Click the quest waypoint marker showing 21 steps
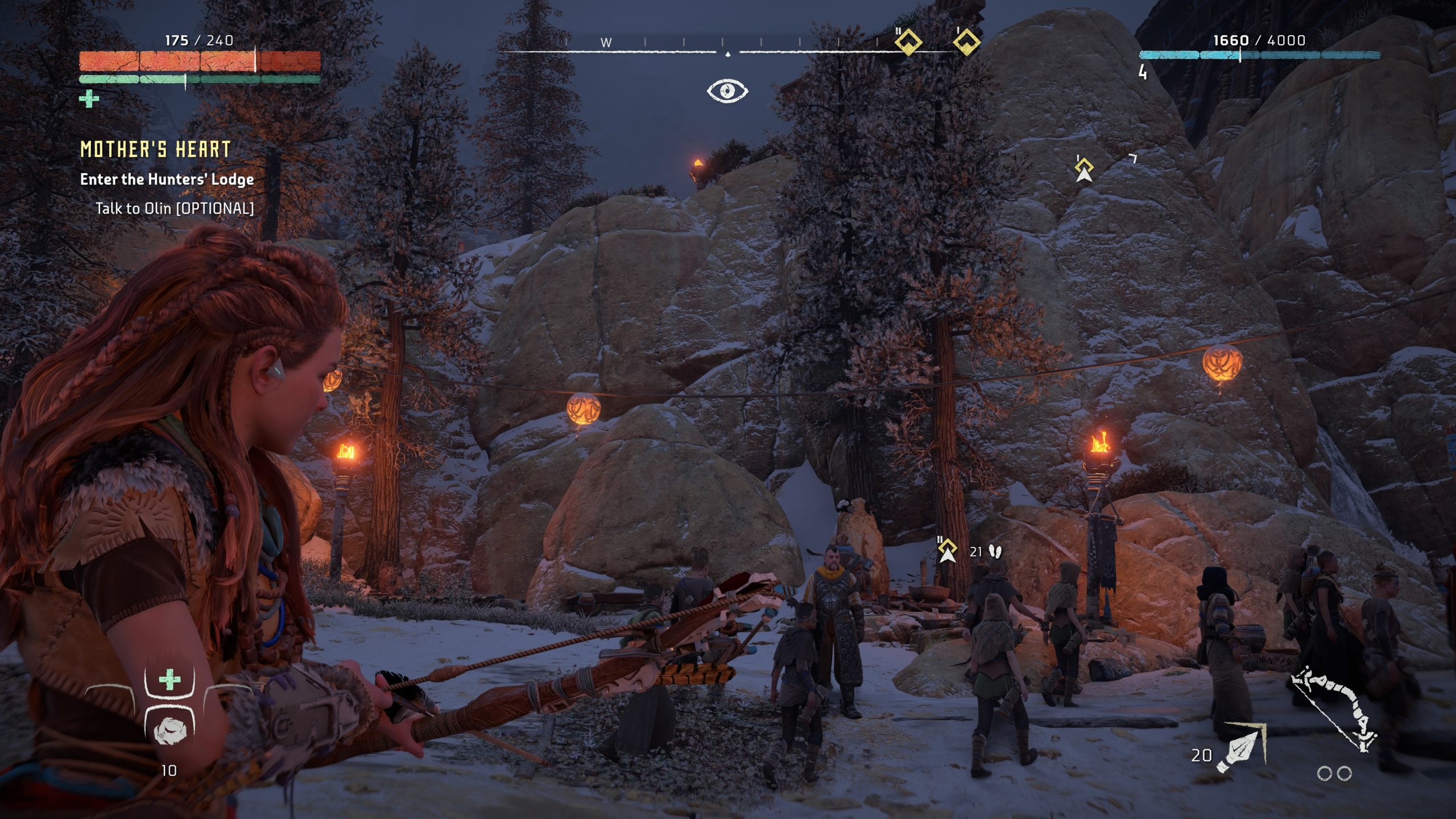Viewport: 1456px width, 819px height. click(947, 551)
